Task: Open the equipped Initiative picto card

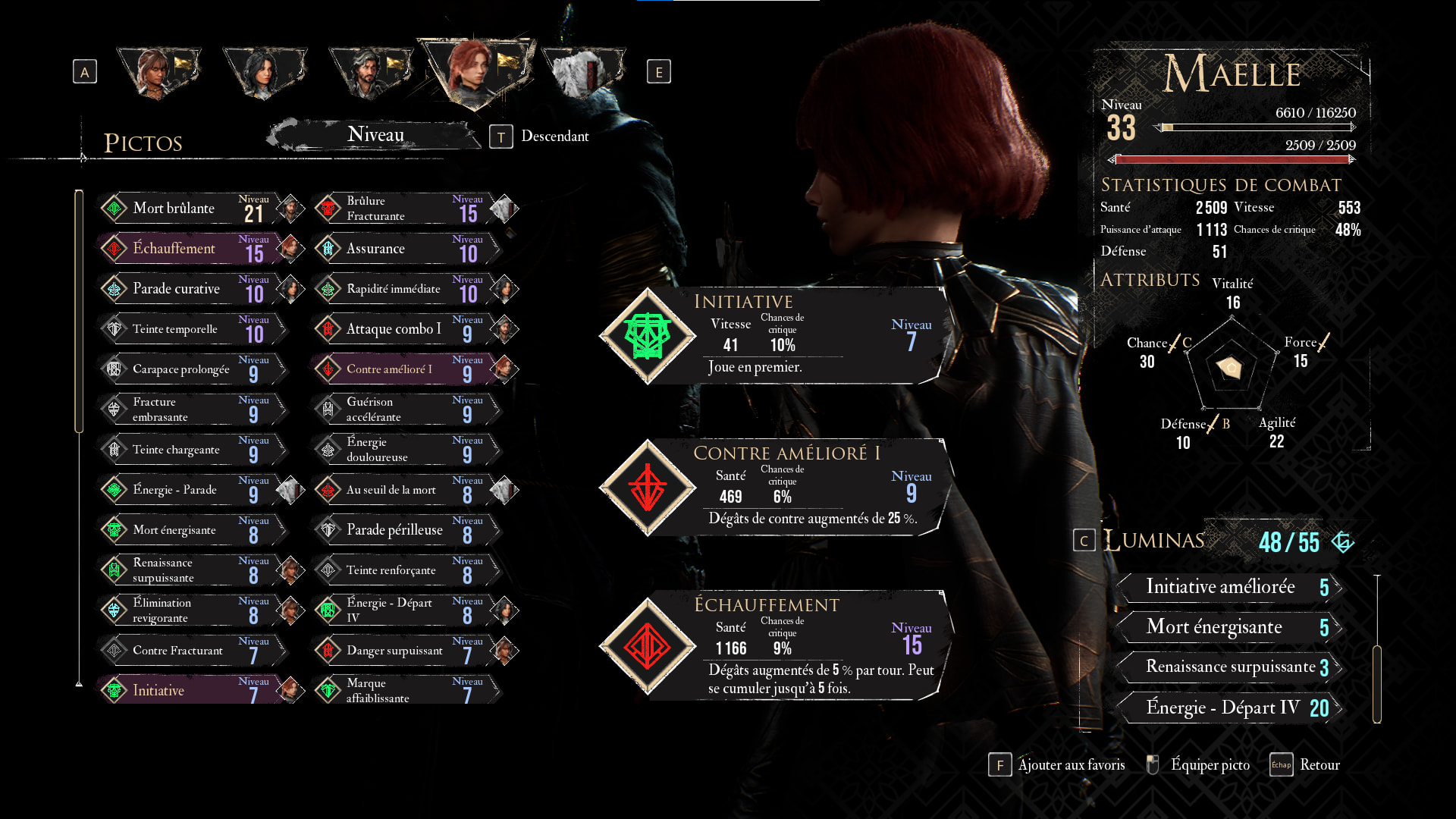Action: (773, 335)
